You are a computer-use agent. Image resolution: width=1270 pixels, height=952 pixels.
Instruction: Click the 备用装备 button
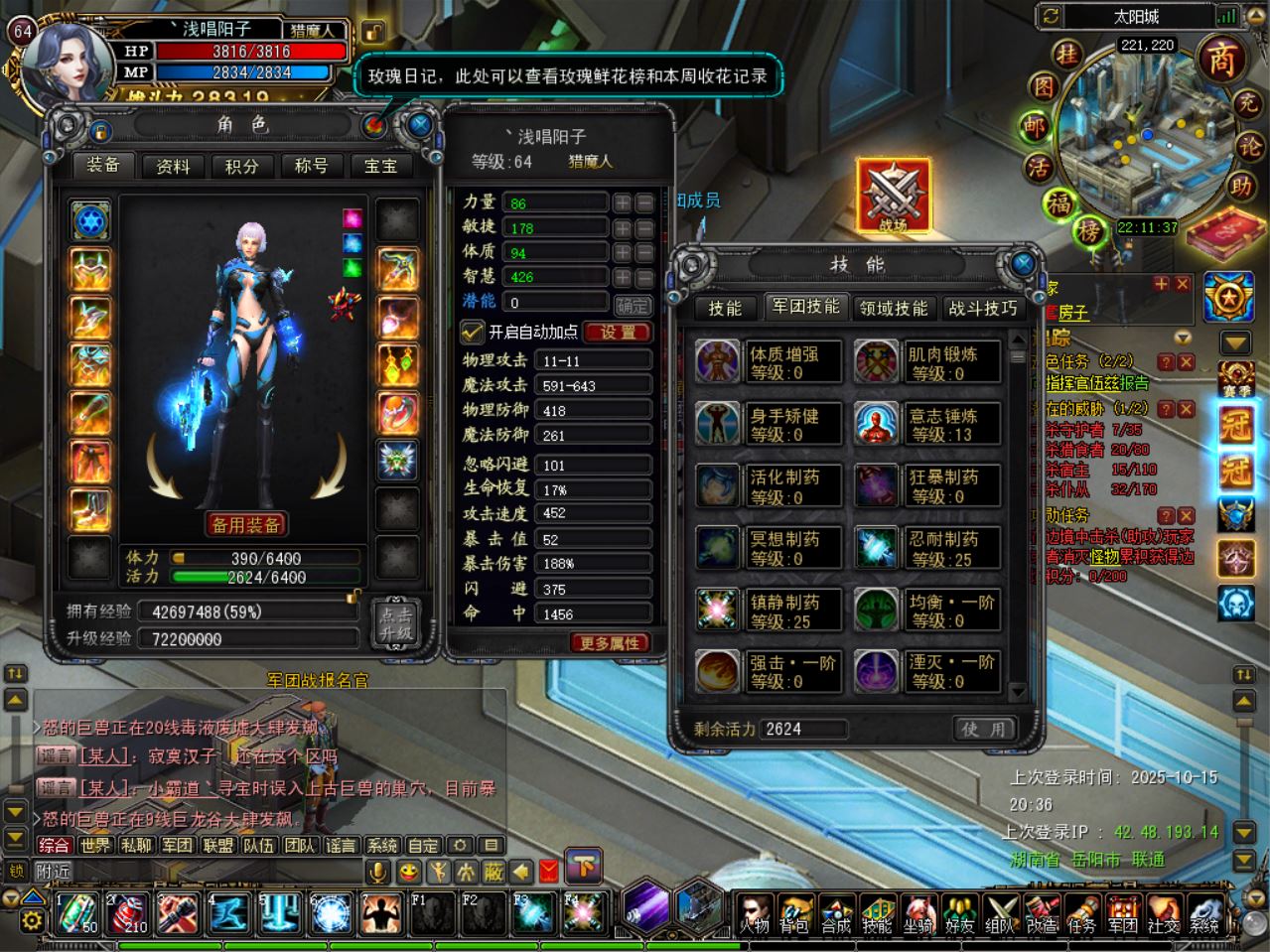click(246, 524)
